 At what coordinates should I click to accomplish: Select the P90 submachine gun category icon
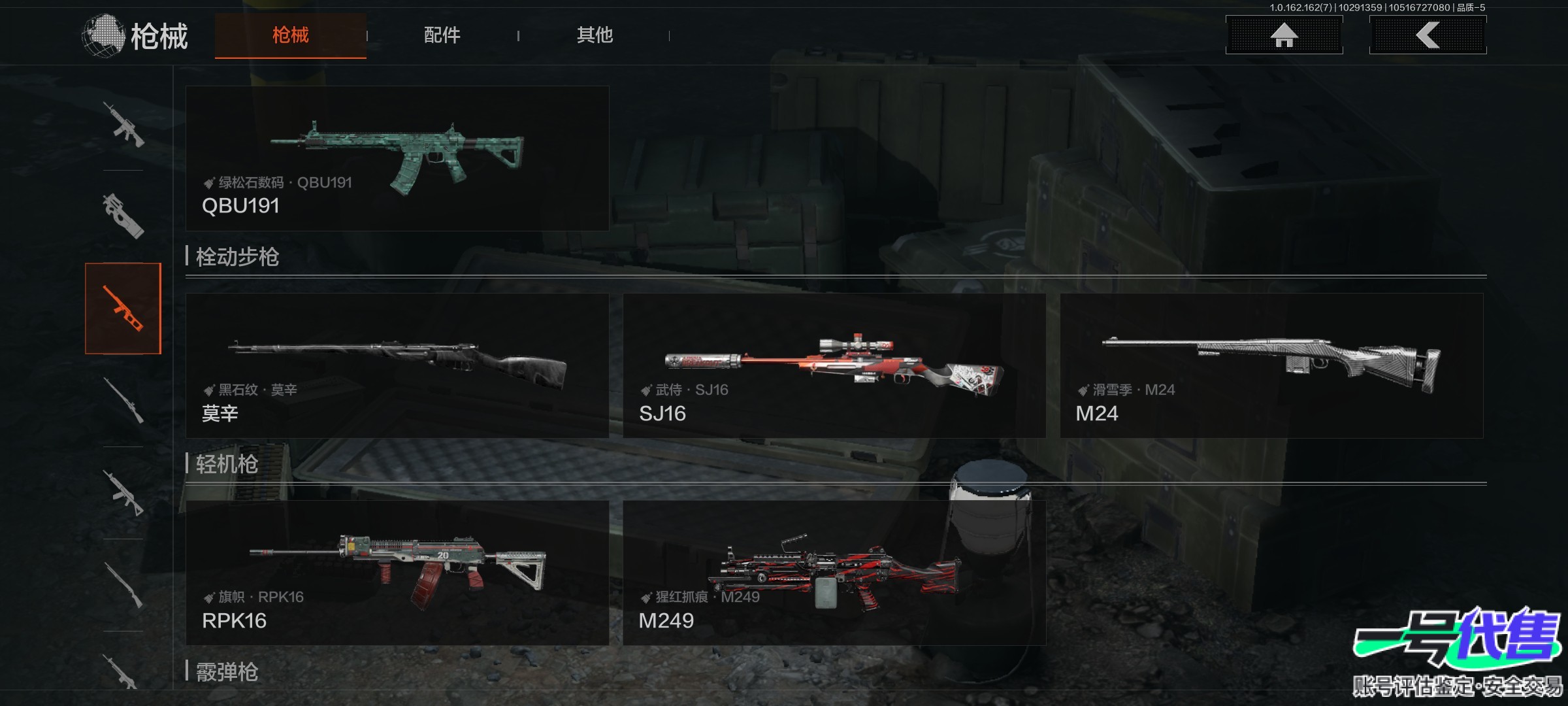pos(123,216)
